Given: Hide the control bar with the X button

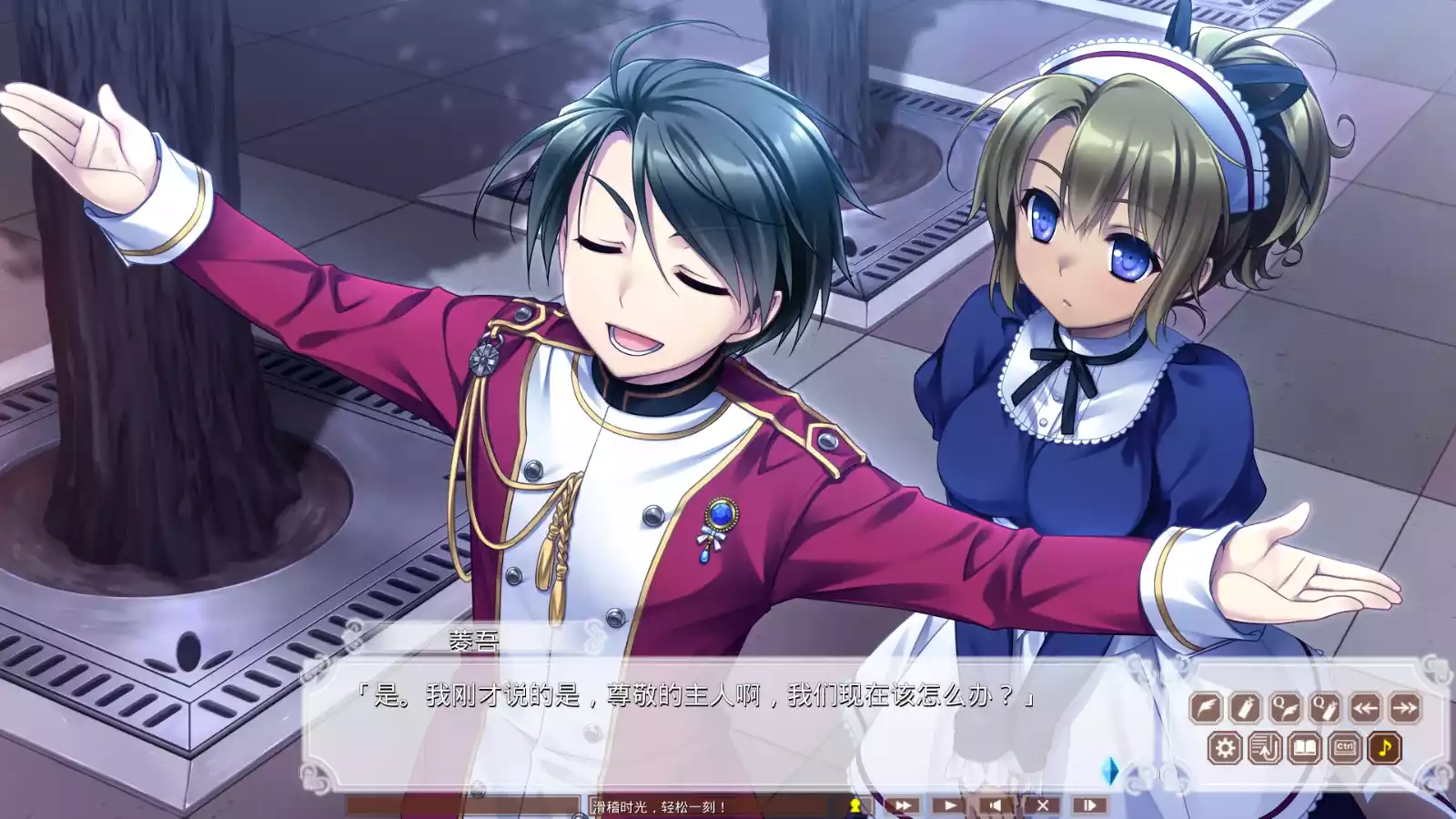Looking at the screenshot, I should [1044, 805].
